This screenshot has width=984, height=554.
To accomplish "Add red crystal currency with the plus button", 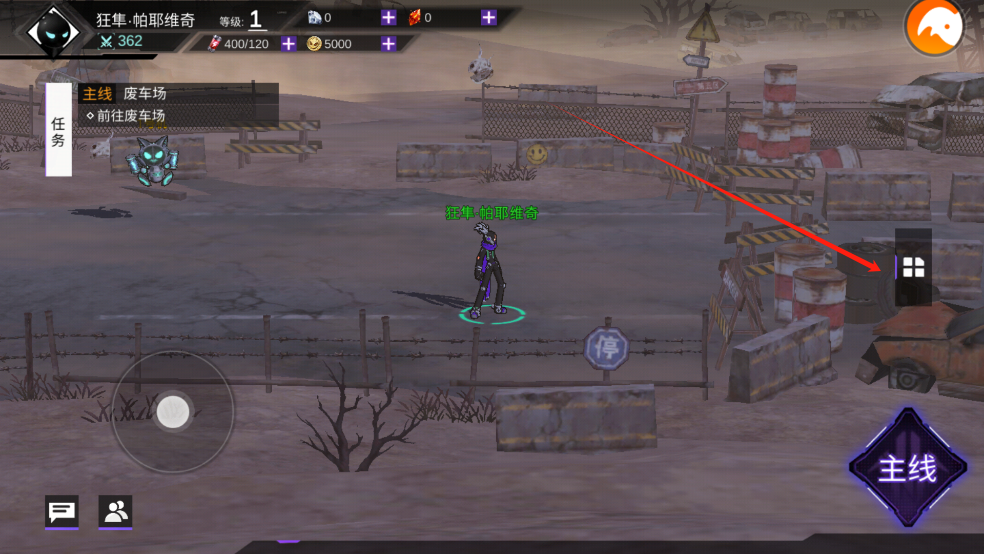I will (488, 17).
